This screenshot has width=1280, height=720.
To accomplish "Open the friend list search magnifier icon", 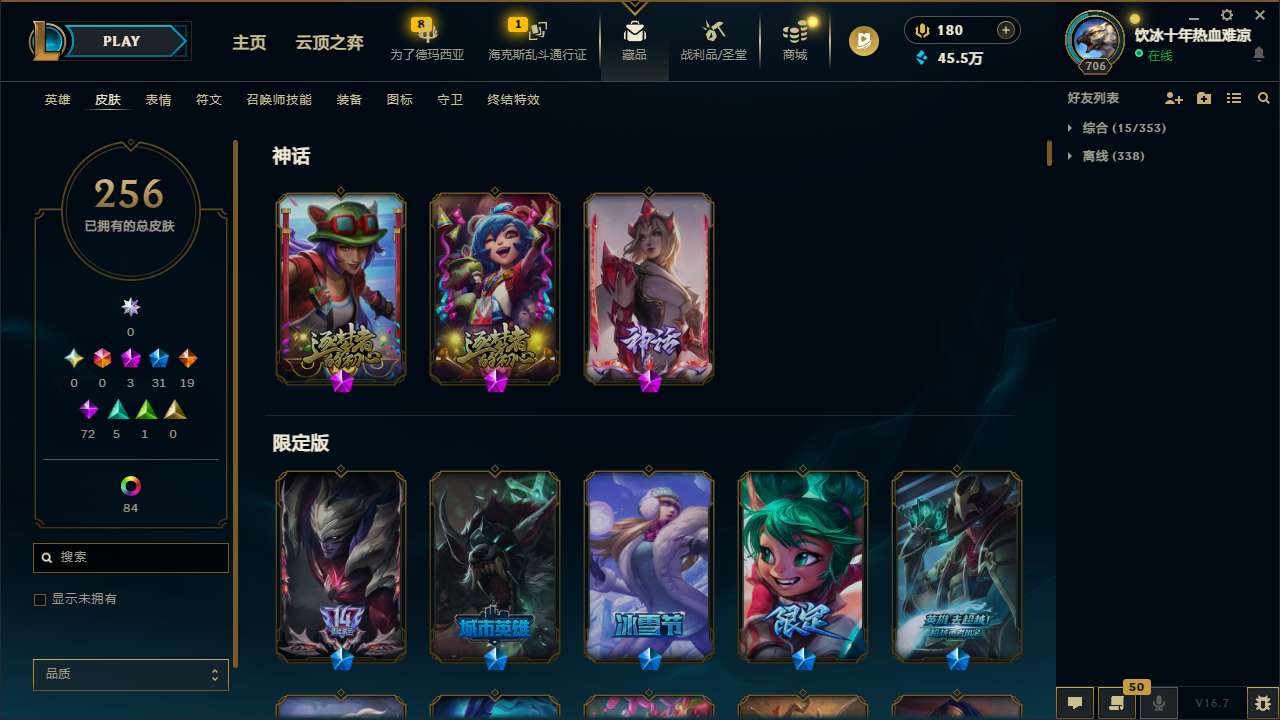I will click(x=1264, y=98).
